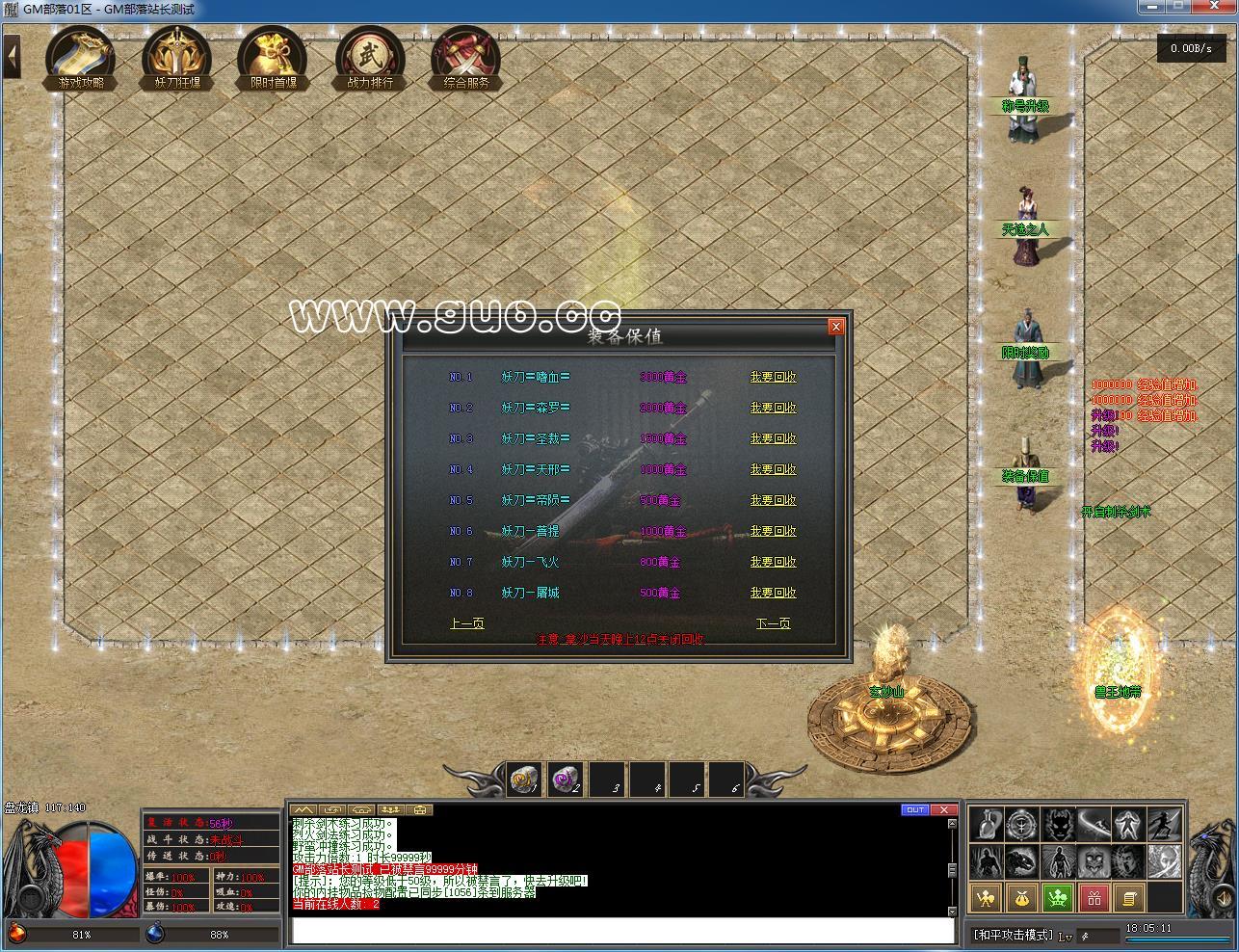
Task: Select the green crown menu button
Action: [x=1058, y=899]
